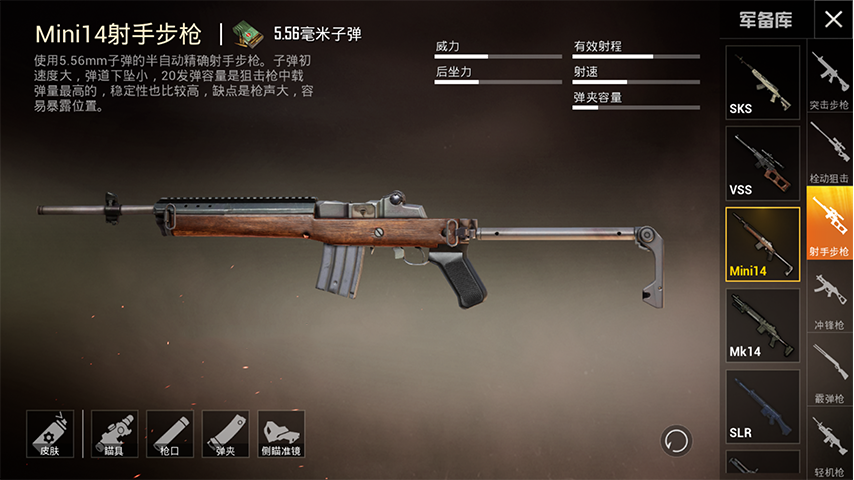Open the 皮肤 skin button
Viewport: 854px width, 480px height.
click(50, 434)
